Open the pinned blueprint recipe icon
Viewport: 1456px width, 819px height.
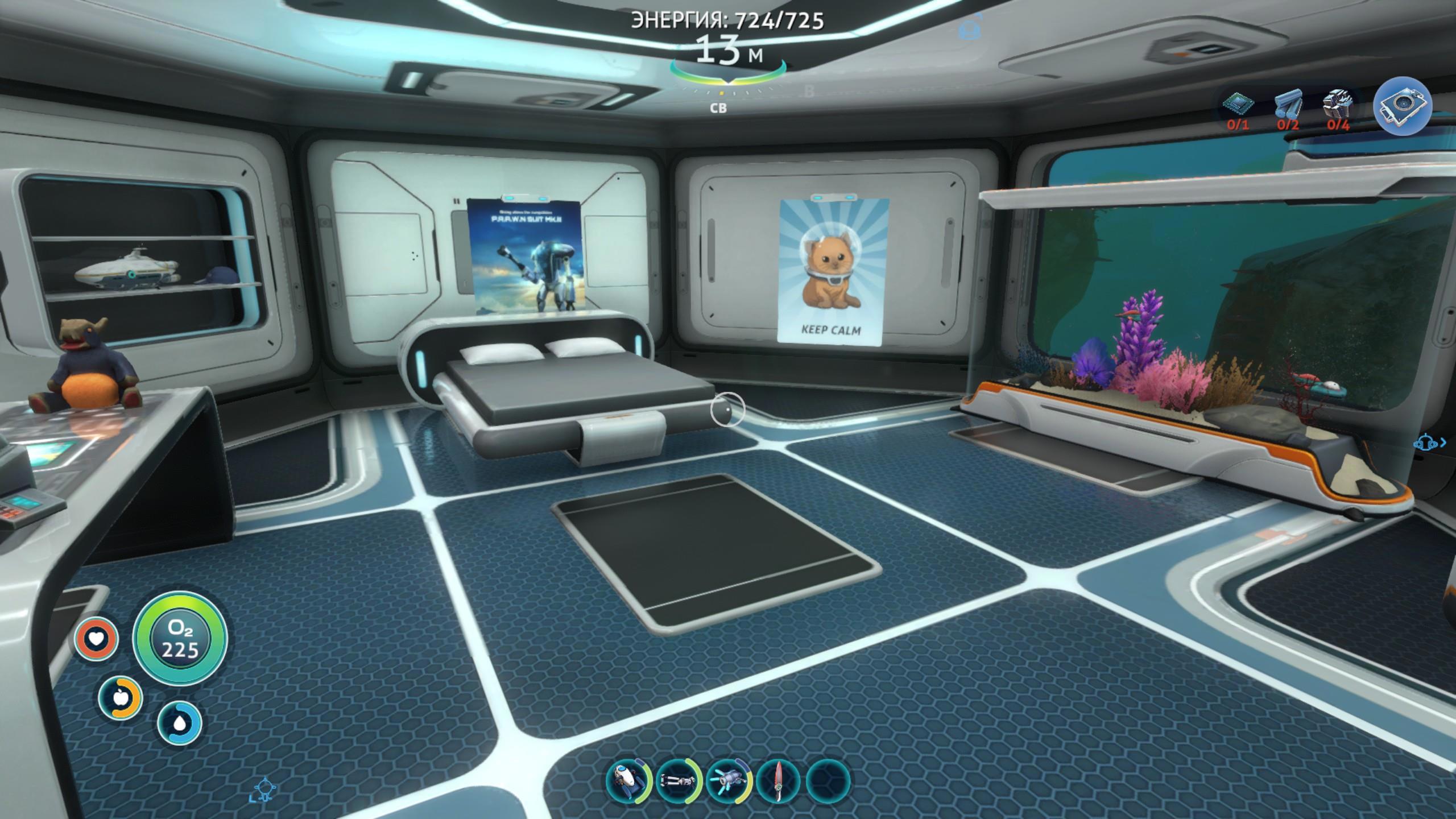(1402, 106)
